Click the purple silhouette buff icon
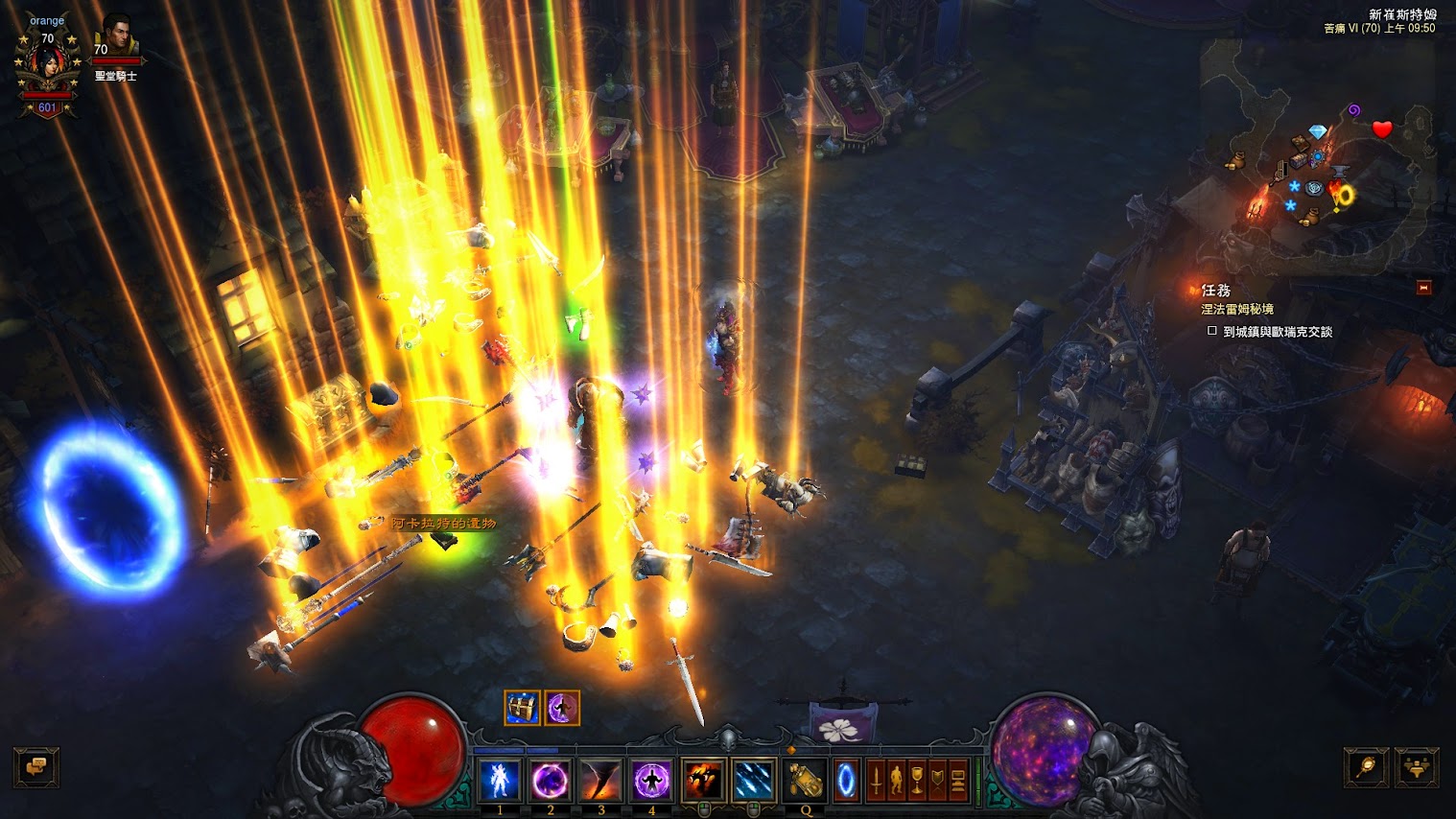The height and width of the screenshot is (819, 1456). click(x=561, y=708)
